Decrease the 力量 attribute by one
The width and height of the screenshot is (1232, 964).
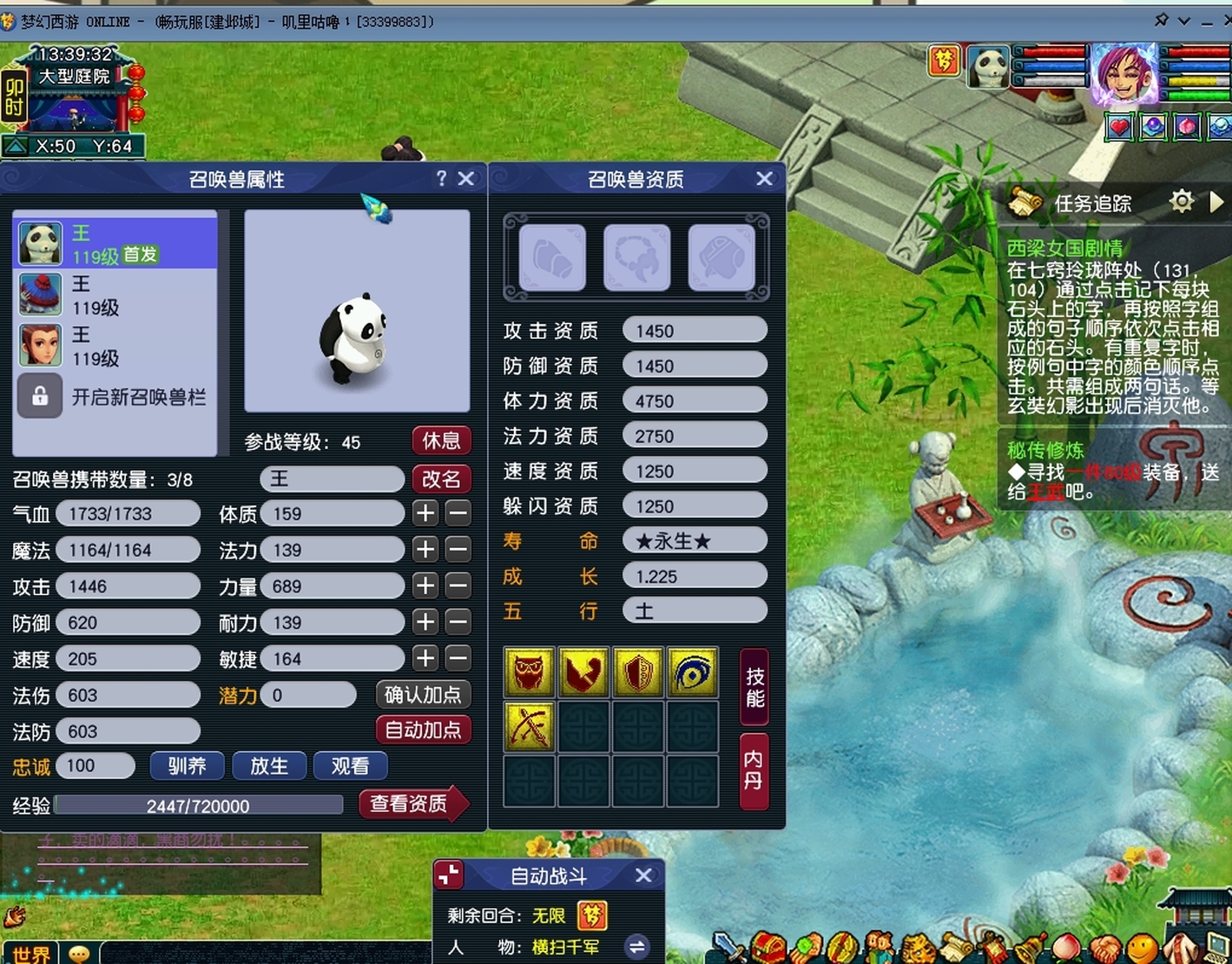(x=458, y=586)
